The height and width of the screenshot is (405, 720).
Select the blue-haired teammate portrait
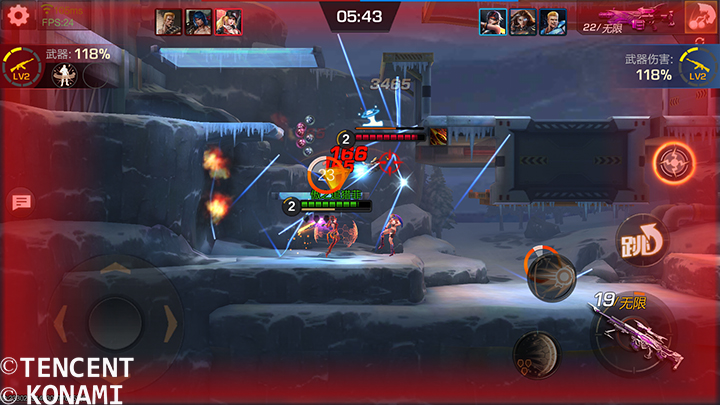pyautogui.click(x=199, y=21)
